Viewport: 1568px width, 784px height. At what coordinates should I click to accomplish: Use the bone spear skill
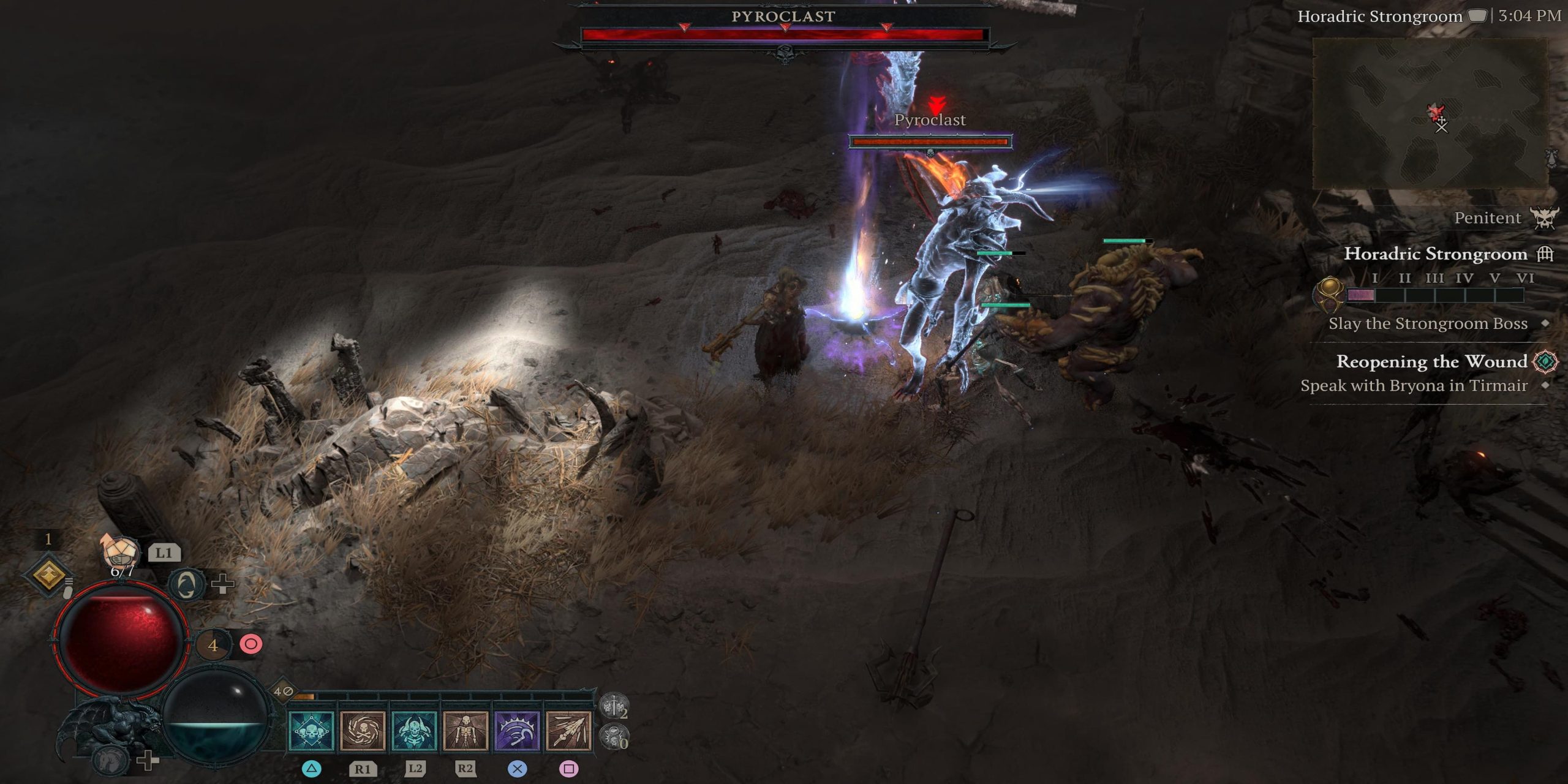(x=568, y=731)
